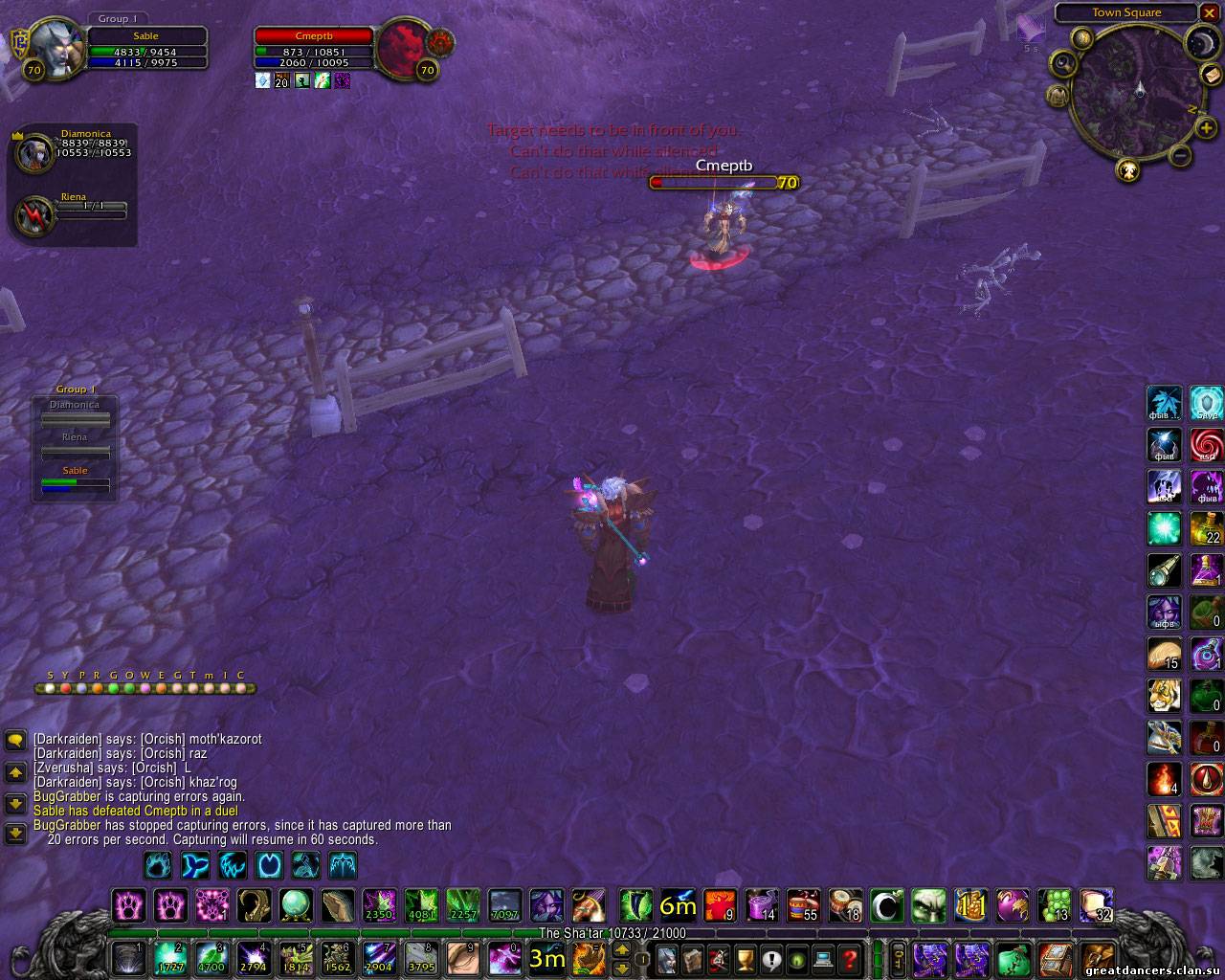The height and width of the screenshot is (980, 1225).
Task: Open the golden chalice micro menu button
Action: point(743,957)
